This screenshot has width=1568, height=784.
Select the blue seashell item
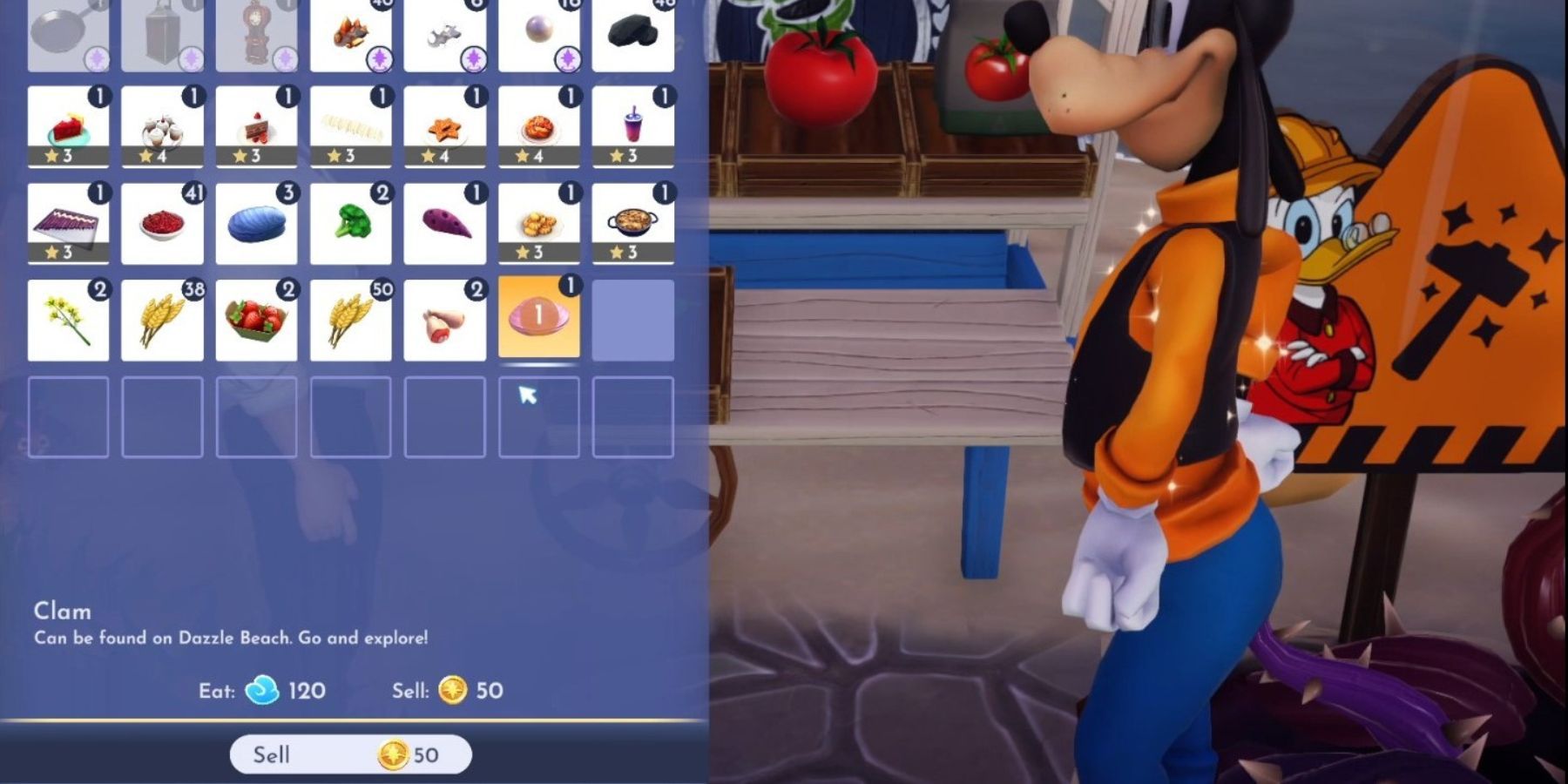pos(257,222)
